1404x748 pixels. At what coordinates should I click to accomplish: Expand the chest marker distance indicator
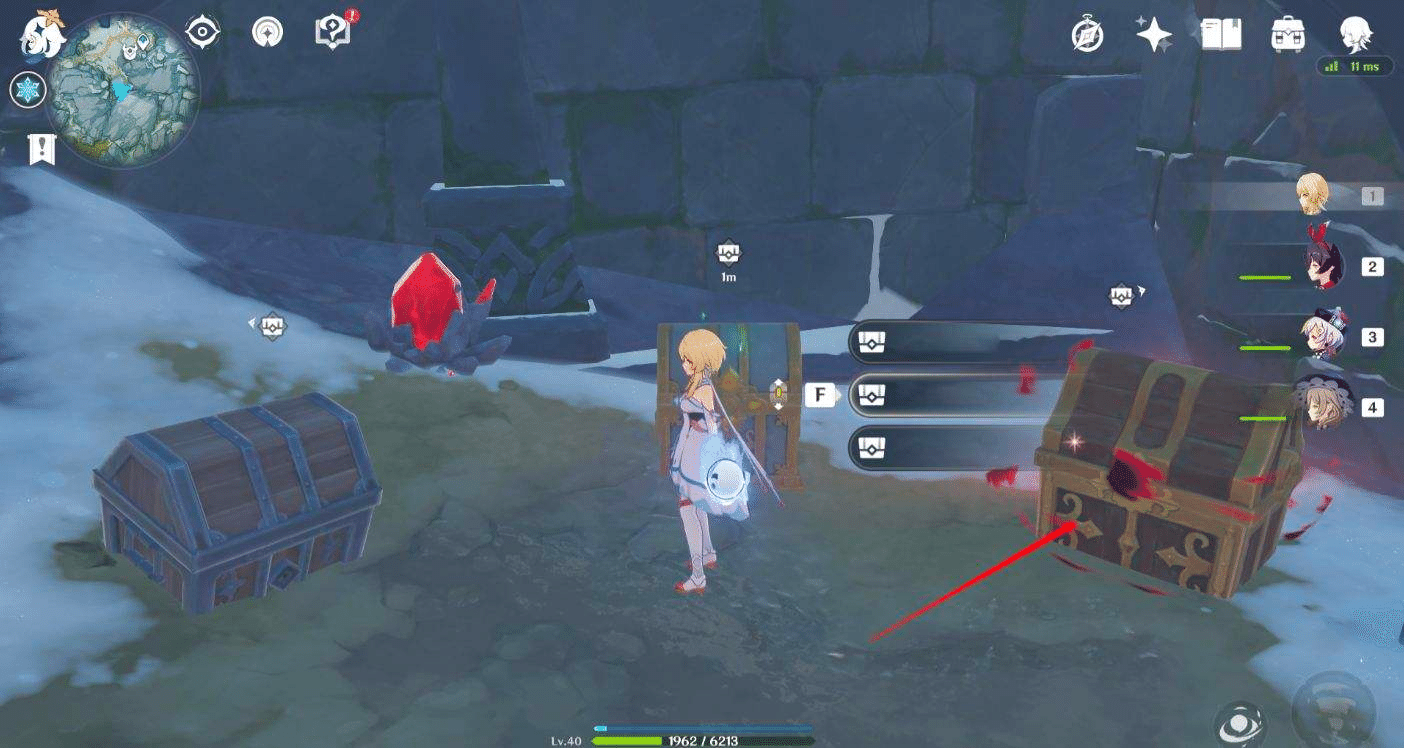pos(727,257)
